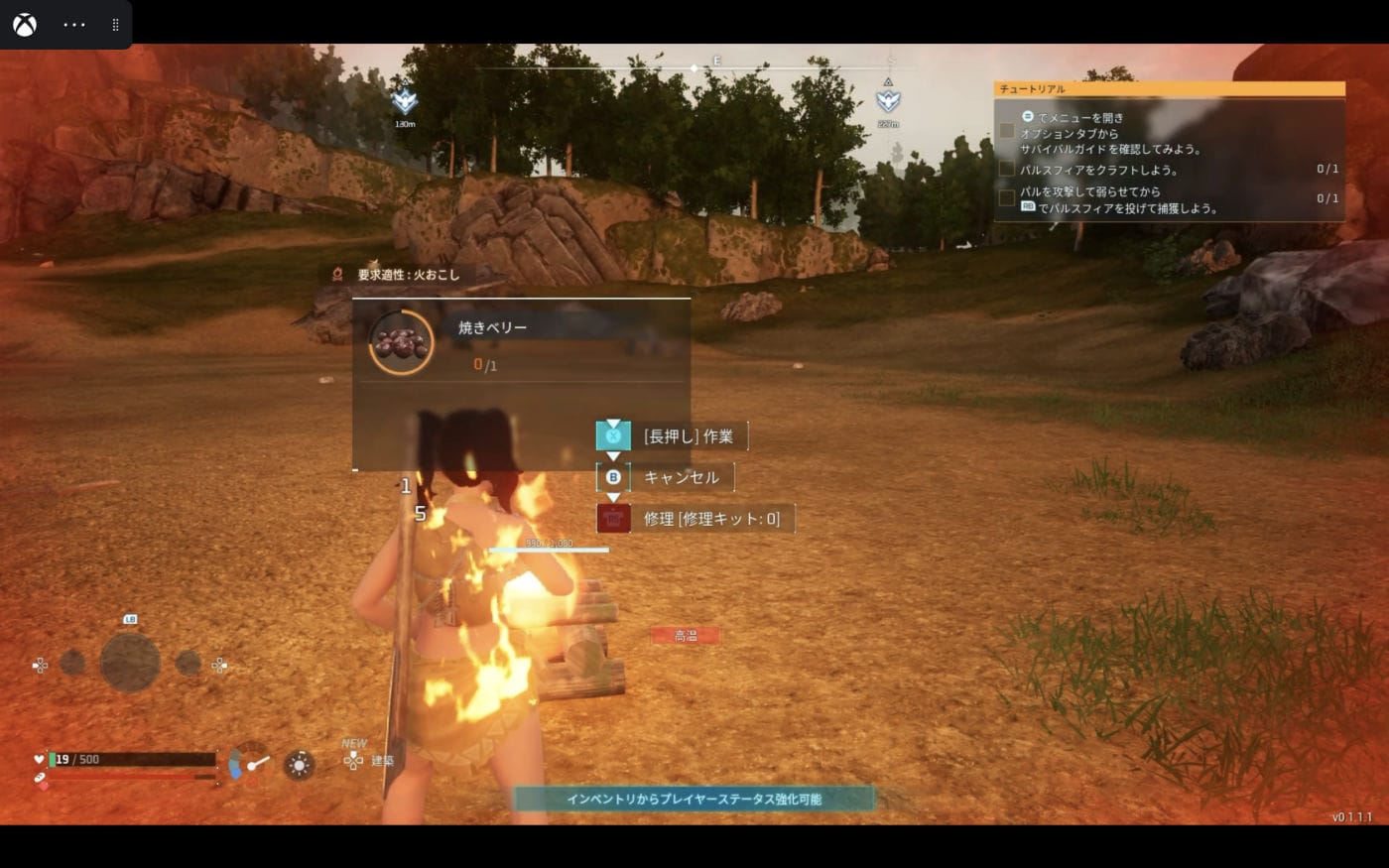This screenshot has height=868, width=1389.
Task: Open the 建築 build menu icon
Action: pos(354,761)
